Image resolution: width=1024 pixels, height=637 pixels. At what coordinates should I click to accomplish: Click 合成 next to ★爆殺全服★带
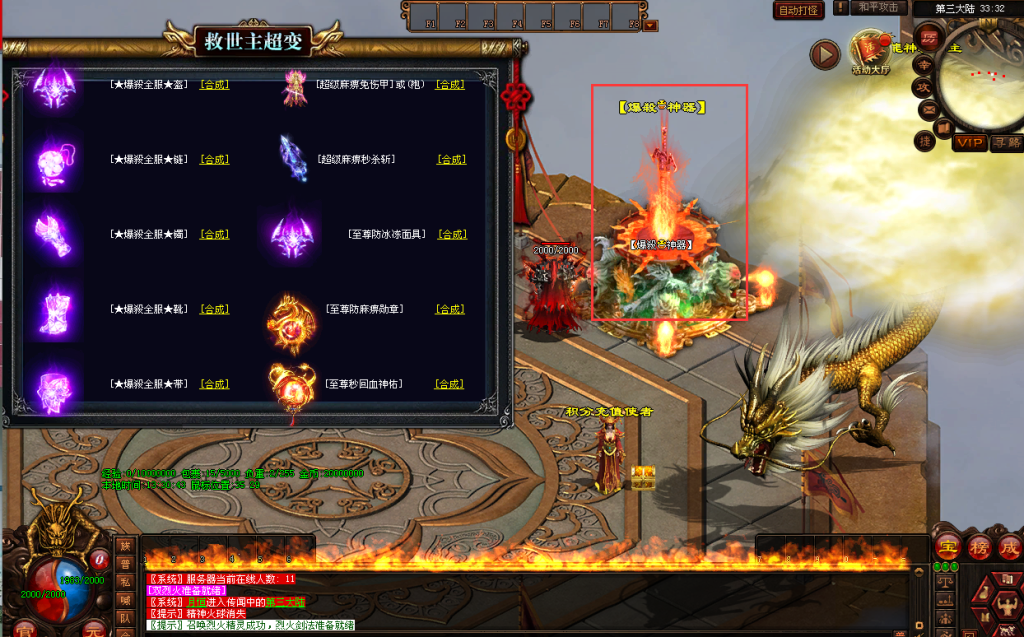click(x=214, y=384)
